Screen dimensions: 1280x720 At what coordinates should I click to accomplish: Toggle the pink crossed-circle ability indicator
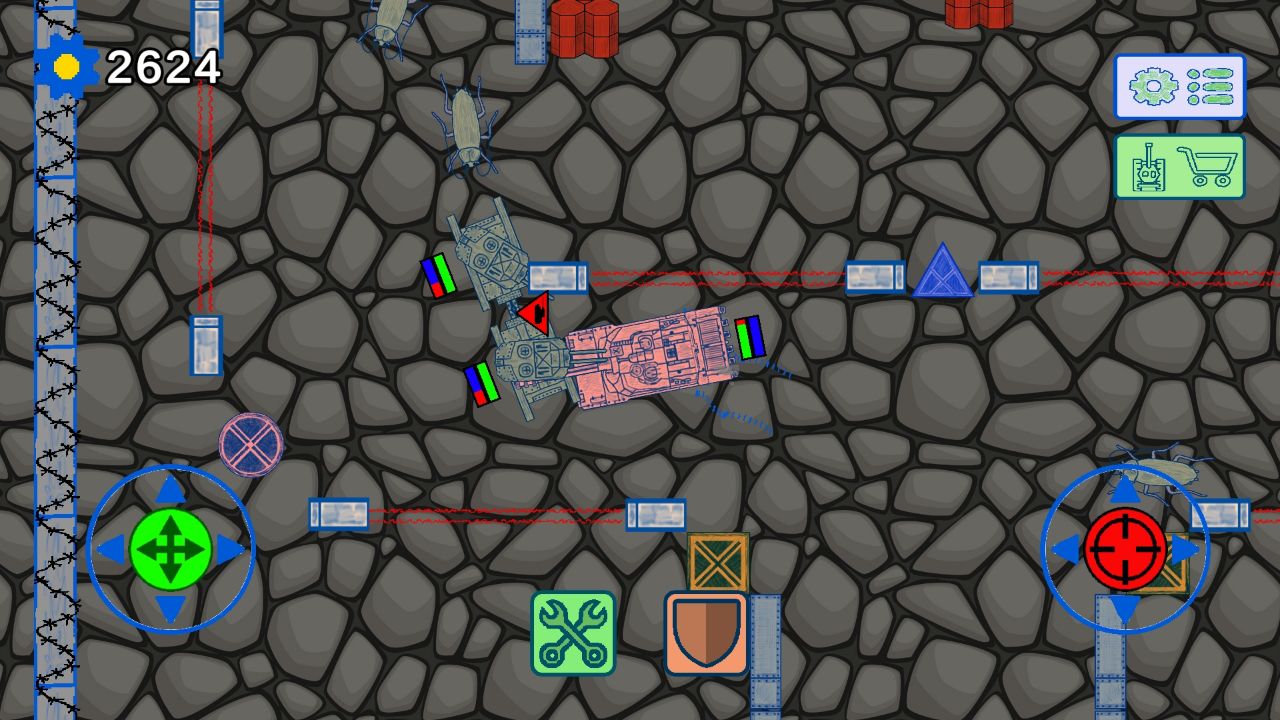[249, 444]
